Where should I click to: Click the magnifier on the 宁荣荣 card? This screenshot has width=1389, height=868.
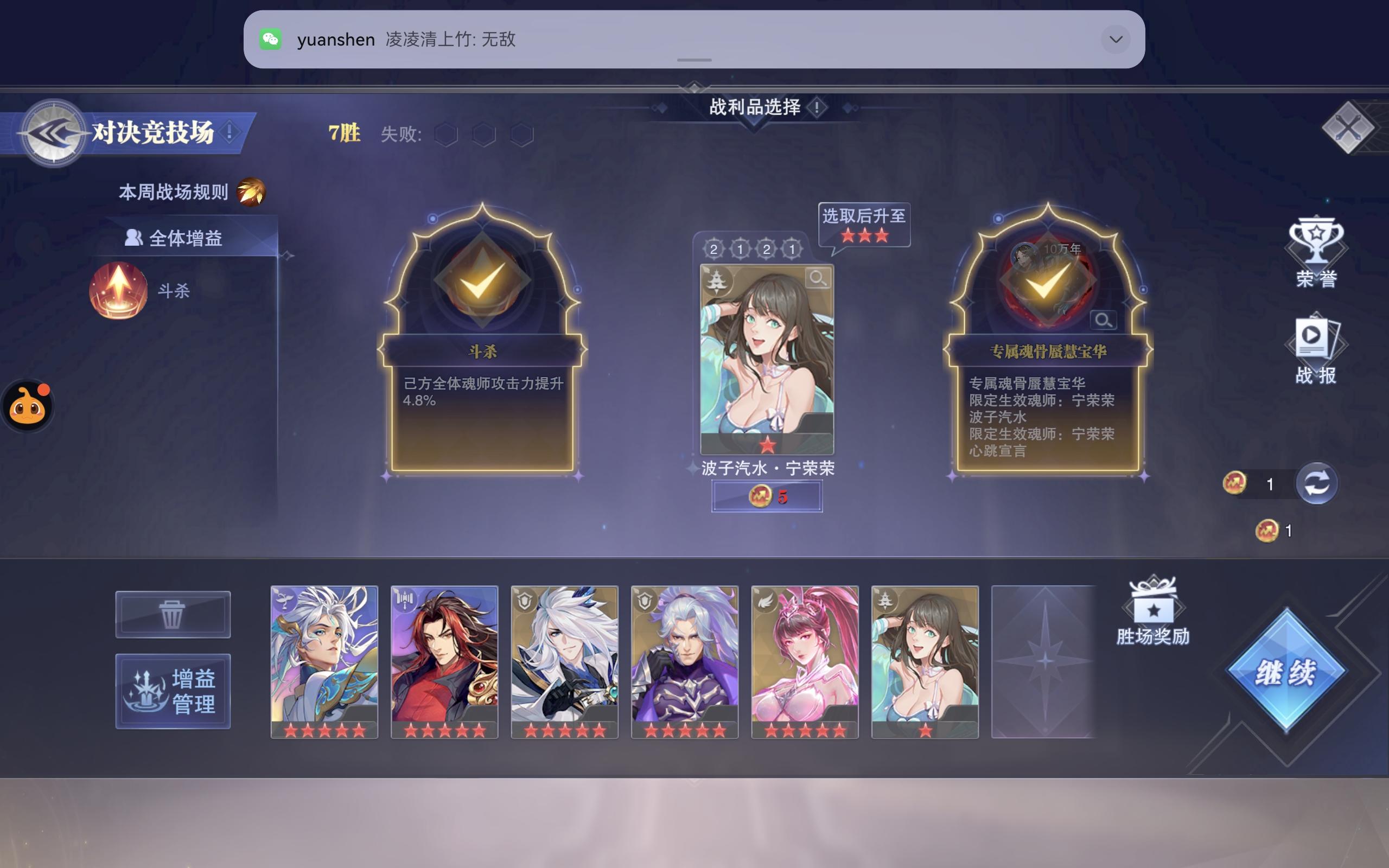pyautogui.click(x=818, y=279)
